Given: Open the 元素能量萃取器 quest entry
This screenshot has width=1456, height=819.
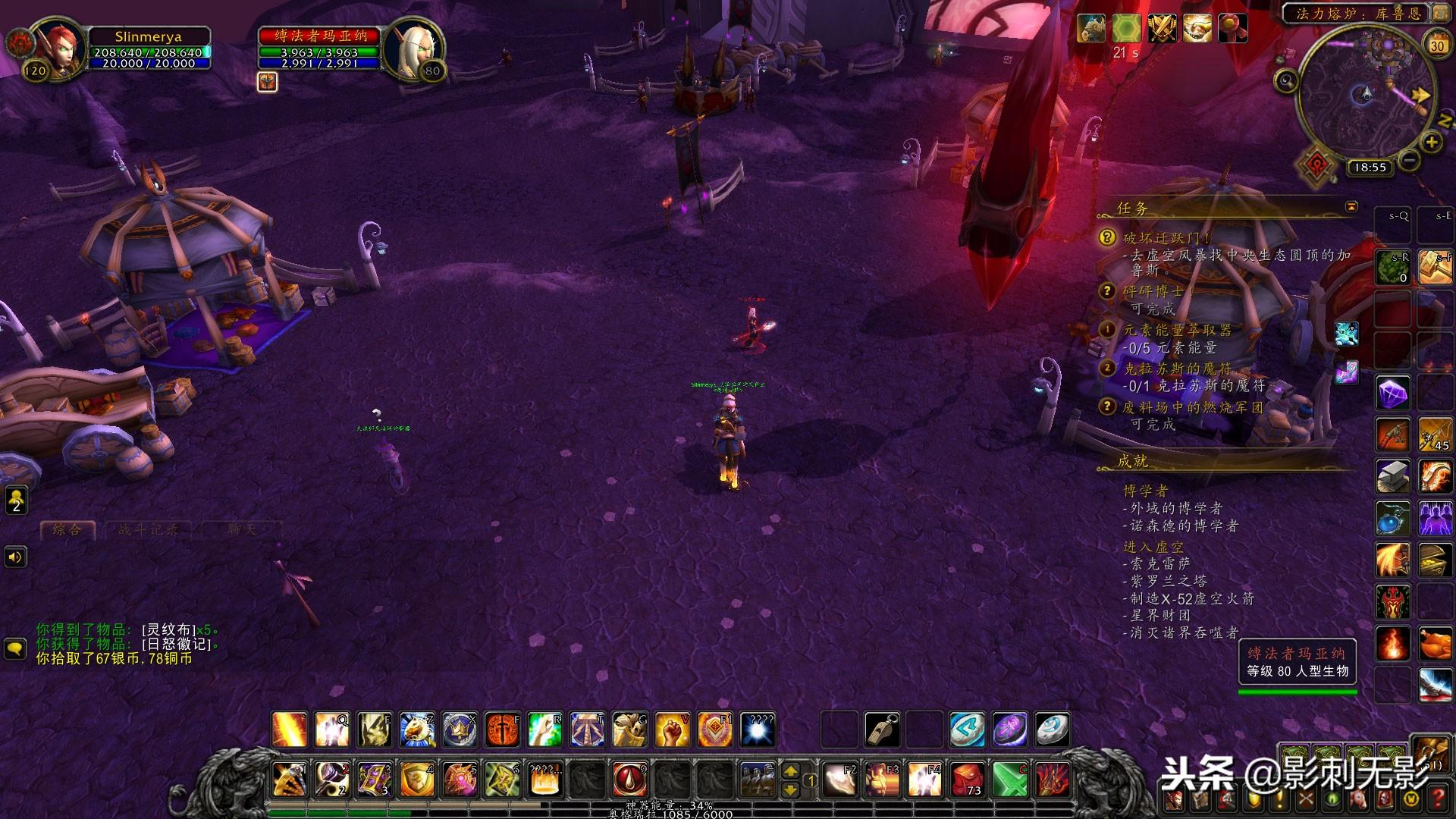Looking at the screenshot, I should (1177, 330).
